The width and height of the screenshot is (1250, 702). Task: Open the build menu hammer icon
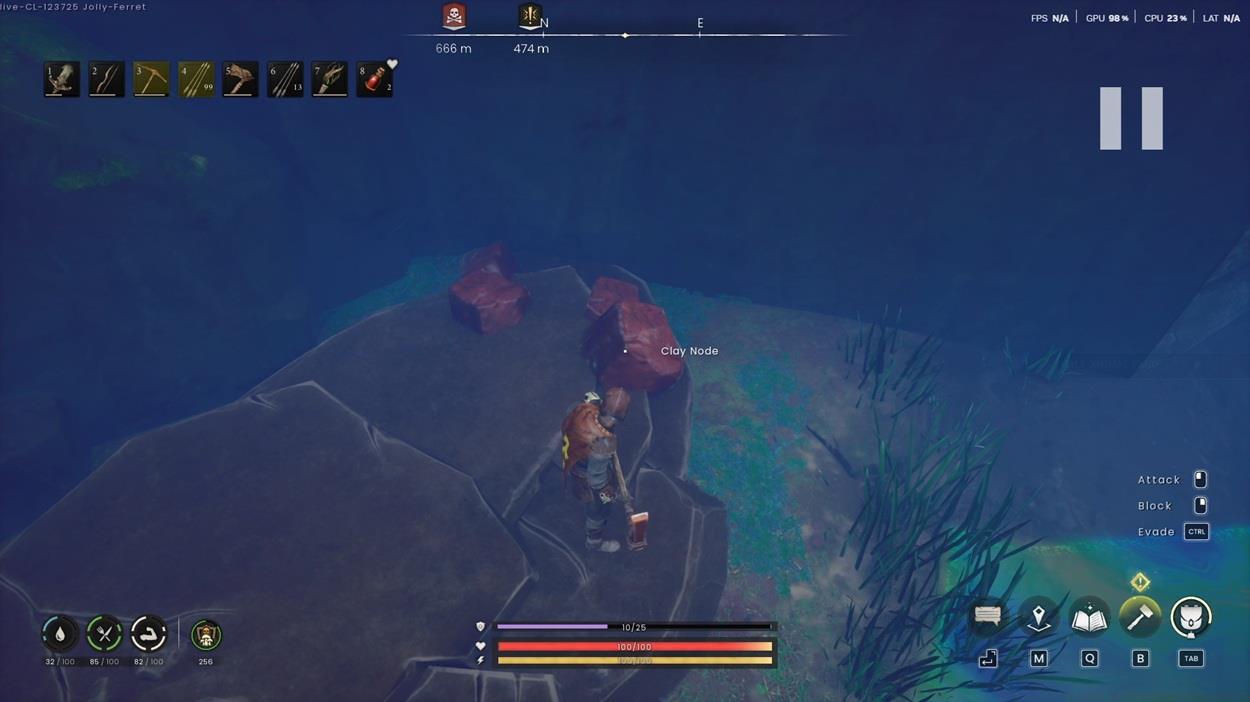(1139, 618)
